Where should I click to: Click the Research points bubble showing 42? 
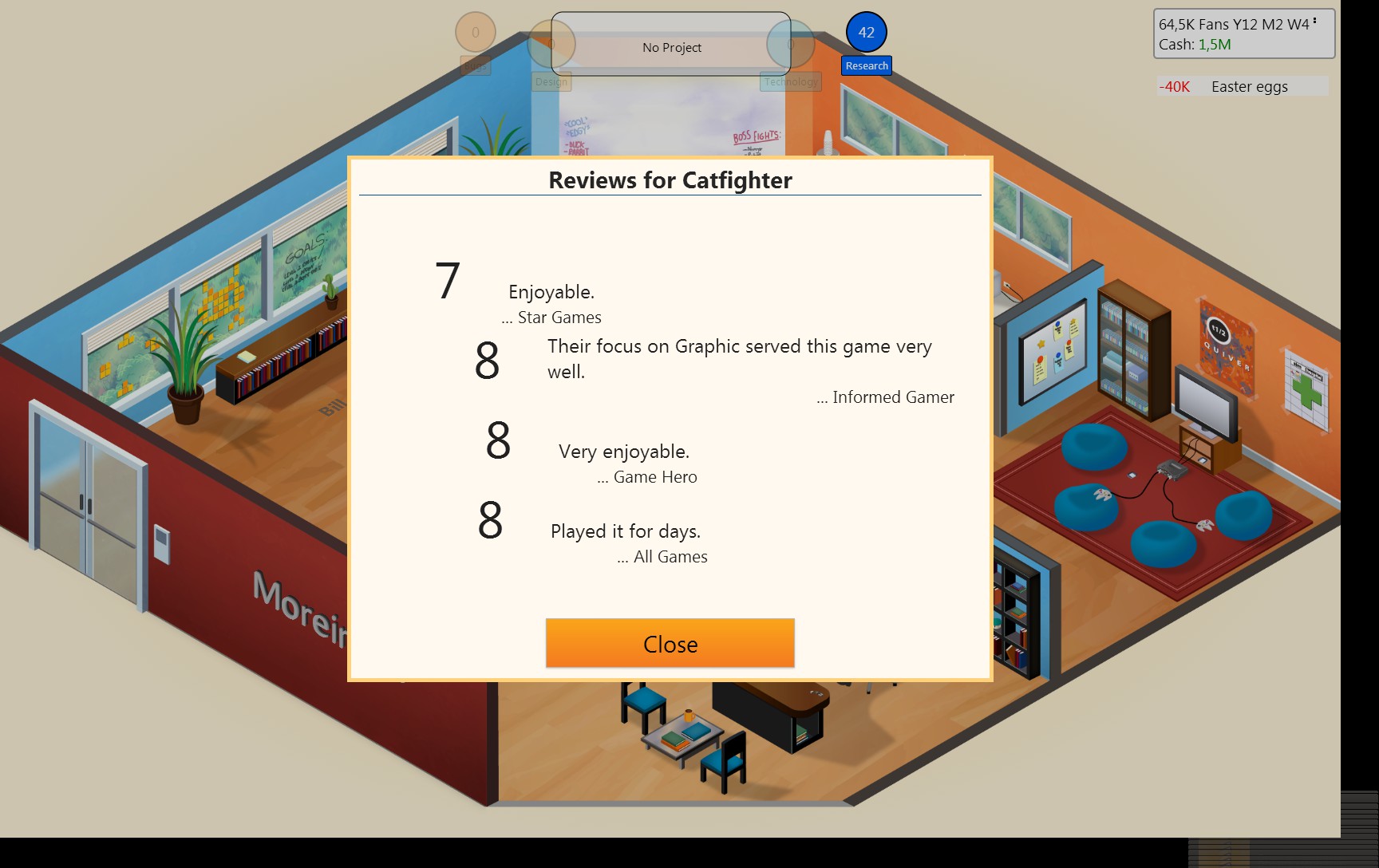coord(866,34)
